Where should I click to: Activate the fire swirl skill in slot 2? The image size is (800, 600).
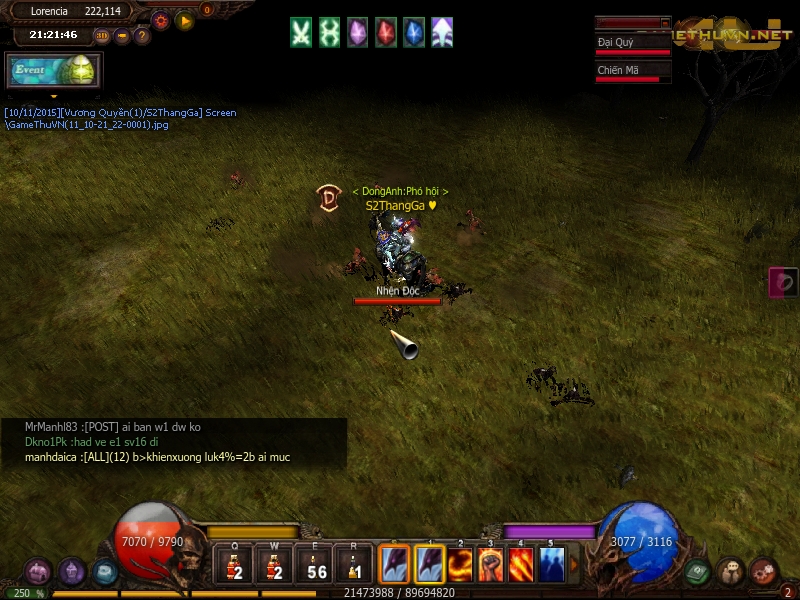click(x=461, y=565)
